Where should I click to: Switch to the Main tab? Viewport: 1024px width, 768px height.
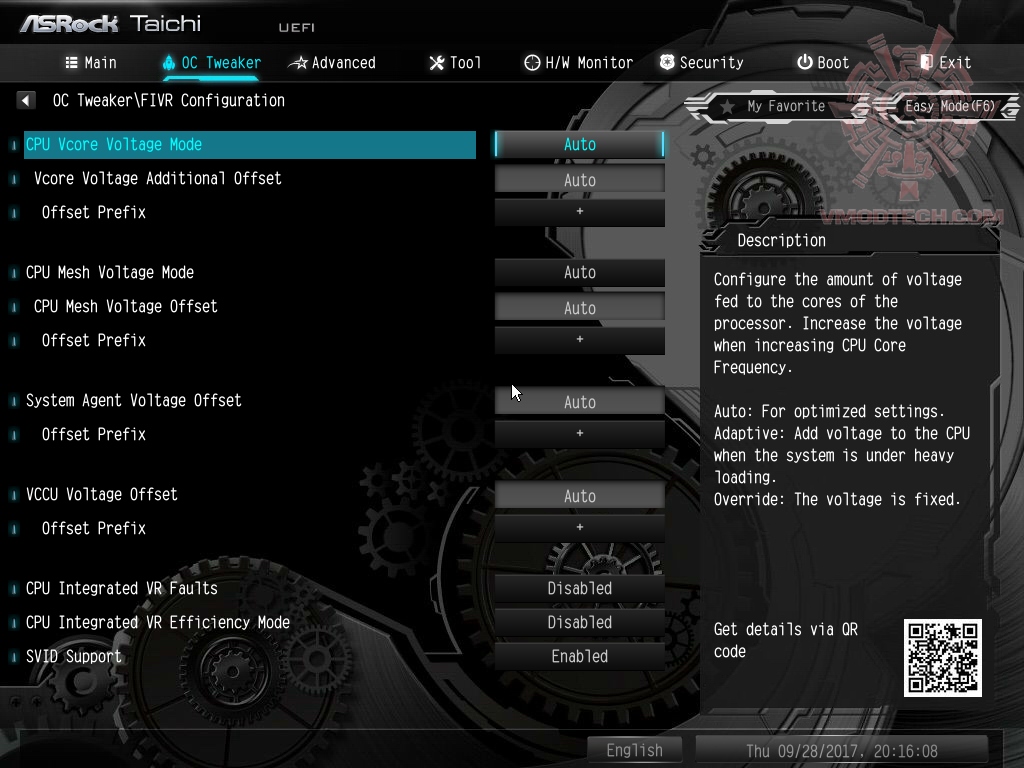[x=91, y=62]
